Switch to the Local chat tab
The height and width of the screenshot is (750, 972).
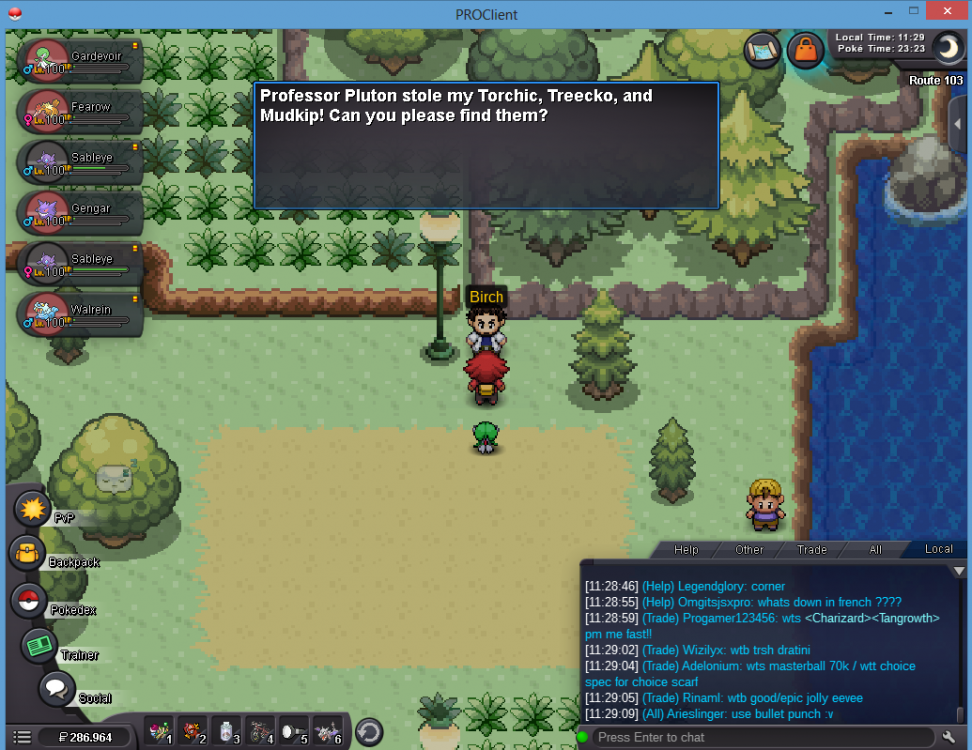(x=938, y=549)
